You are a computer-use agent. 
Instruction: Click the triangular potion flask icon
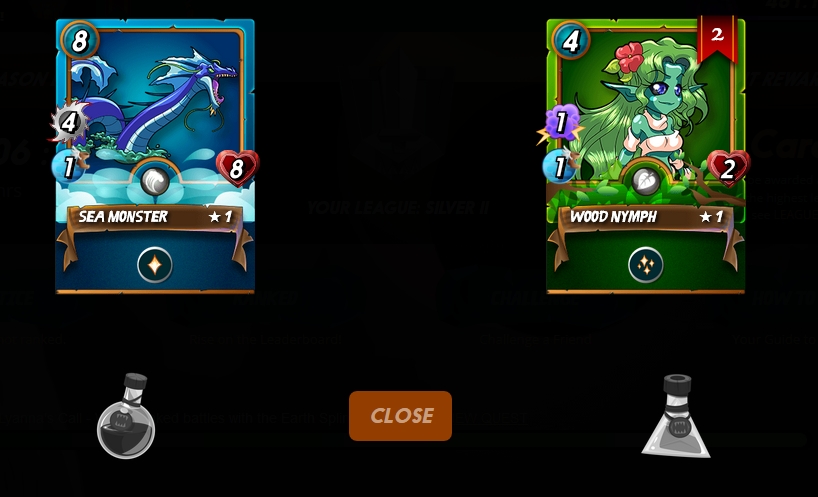click(677, 418)
